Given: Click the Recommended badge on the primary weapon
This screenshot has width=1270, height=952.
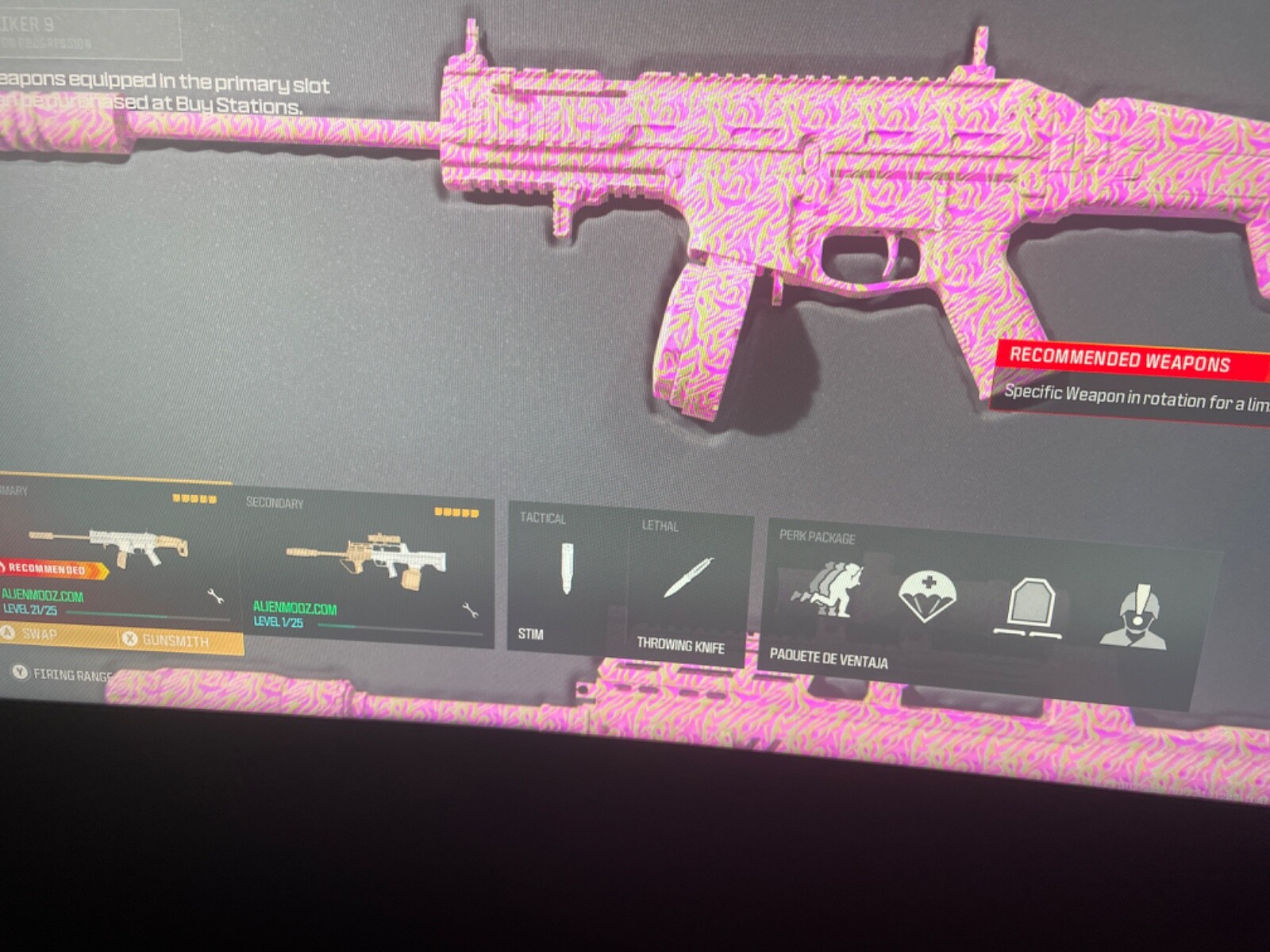Looking at the screenshot, I should tap(44, 568).
